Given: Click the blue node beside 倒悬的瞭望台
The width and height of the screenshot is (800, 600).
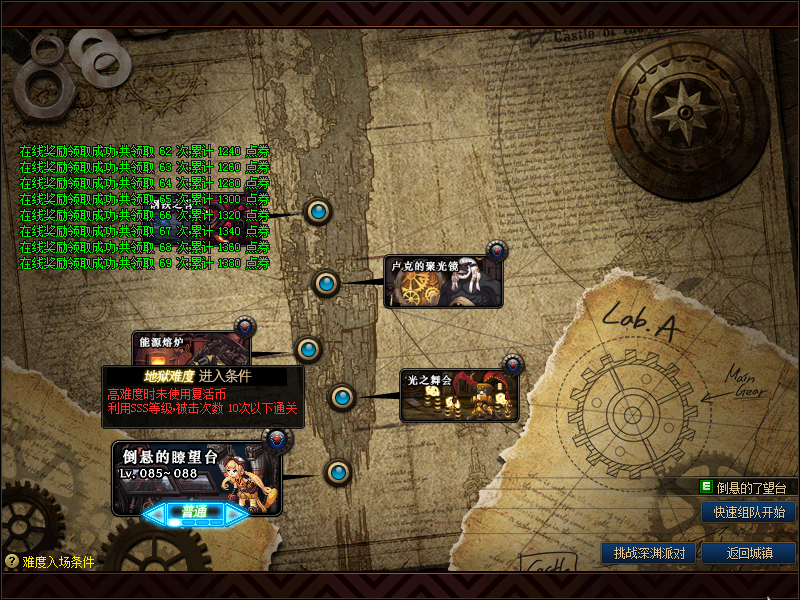Looking at the screenshot, I should pyautogui.click(x=338, y=472).
